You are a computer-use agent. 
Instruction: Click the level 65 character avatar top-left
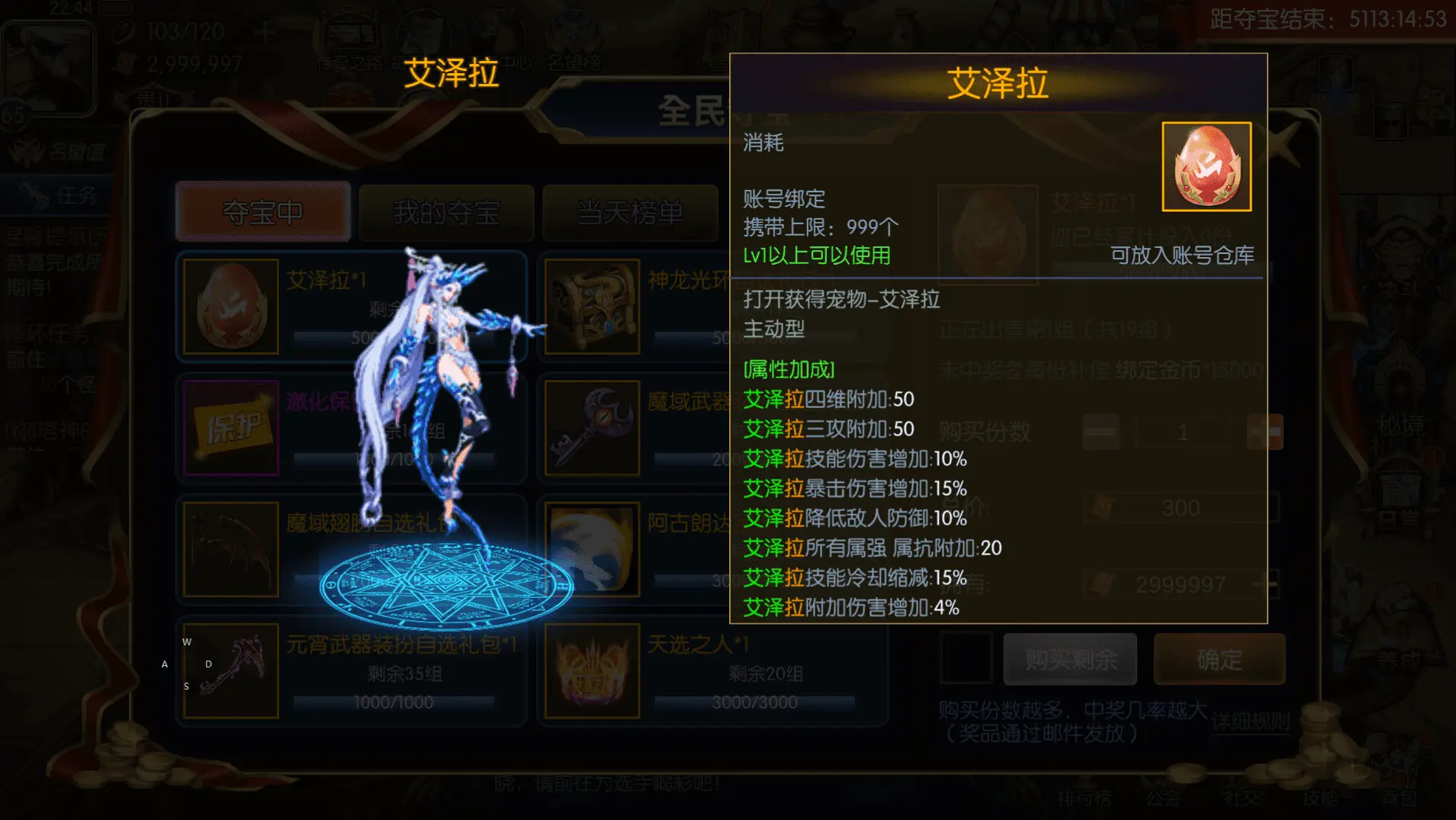tap(48, 67)
